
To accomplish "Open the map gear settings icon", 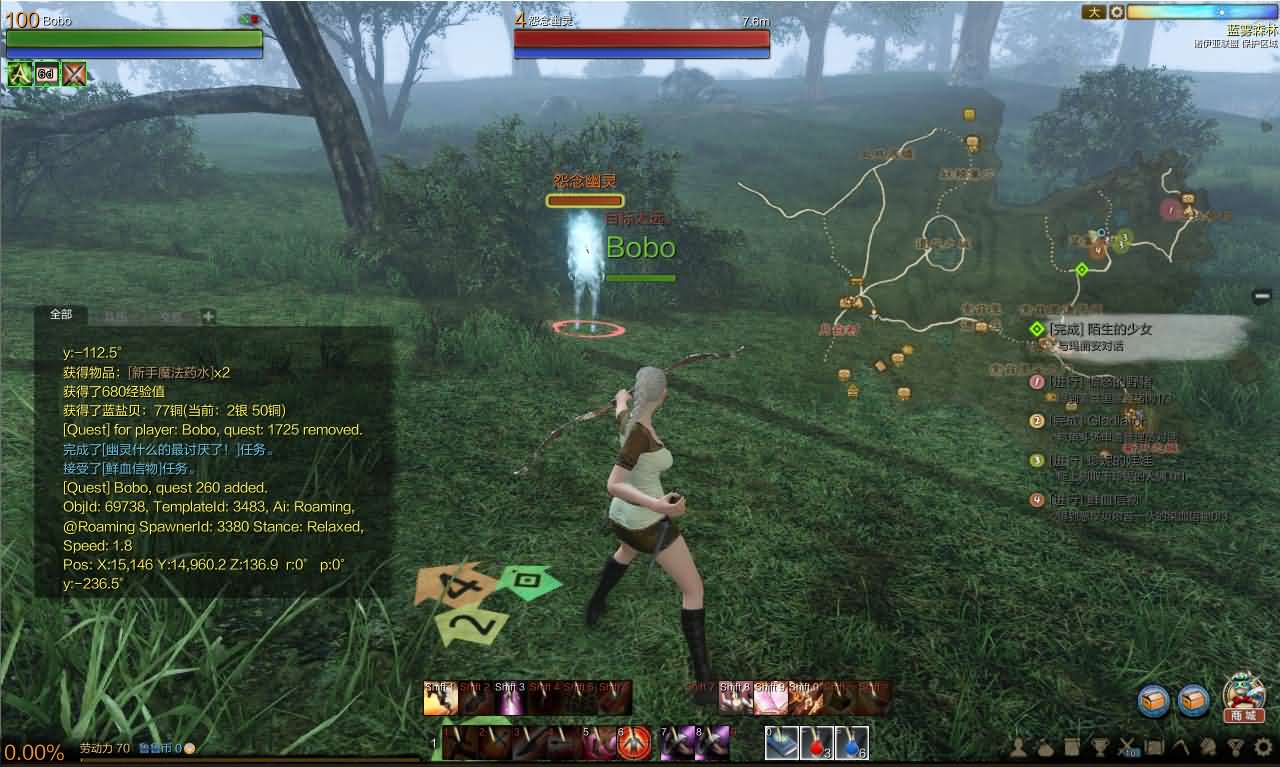I will 1117,12.
